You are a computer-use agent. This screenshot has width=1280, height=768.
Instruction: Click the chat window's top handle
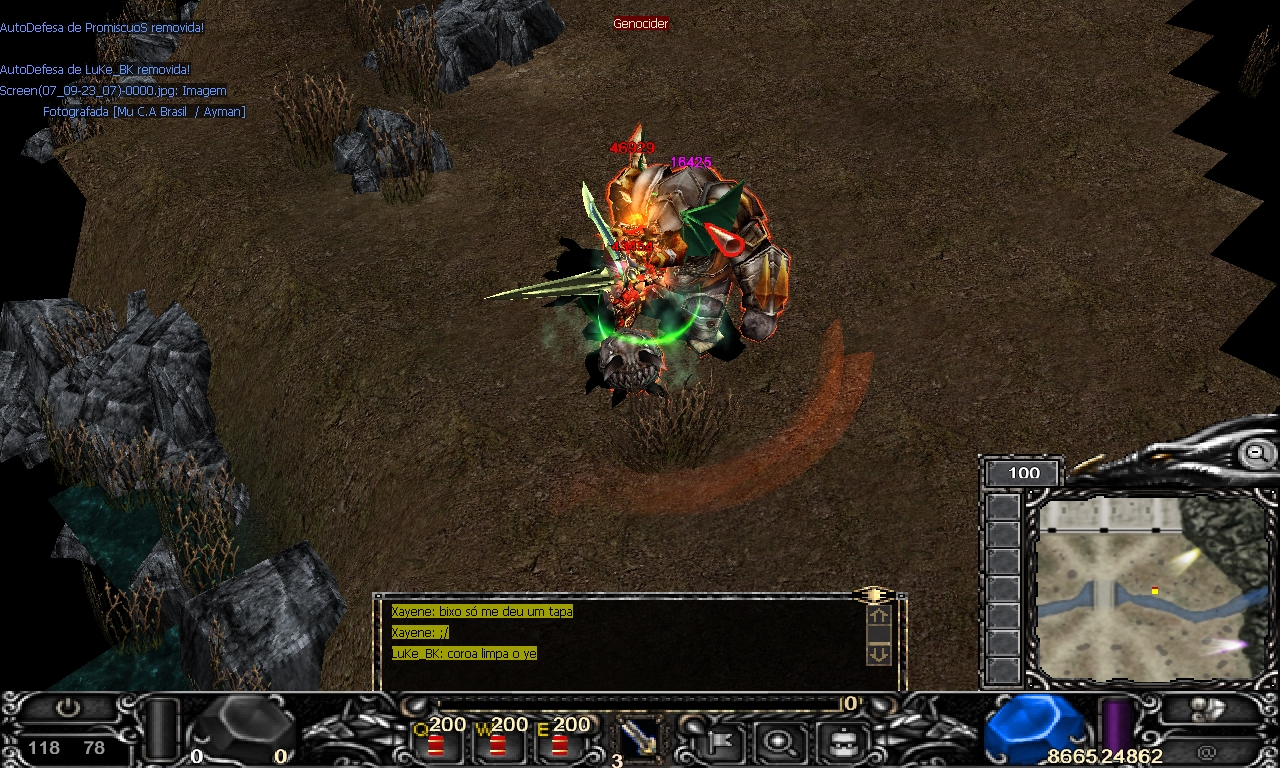[874, 595]
